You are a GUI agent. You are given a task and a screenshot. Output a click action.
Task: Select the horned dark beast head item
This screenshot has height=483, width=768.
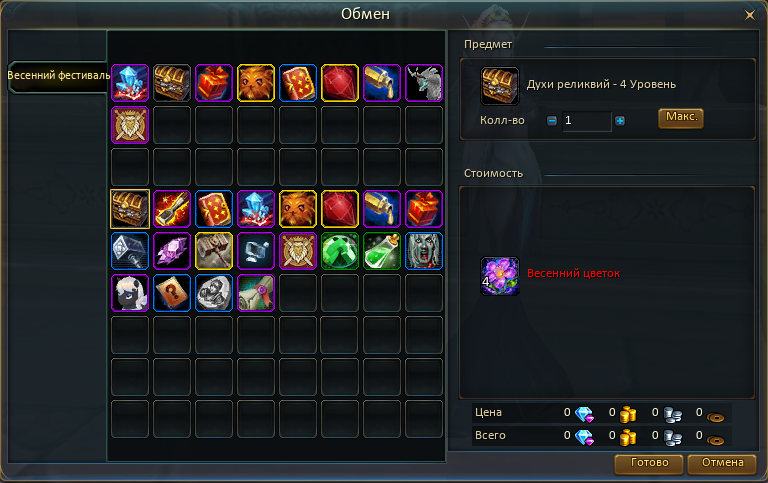424,83
